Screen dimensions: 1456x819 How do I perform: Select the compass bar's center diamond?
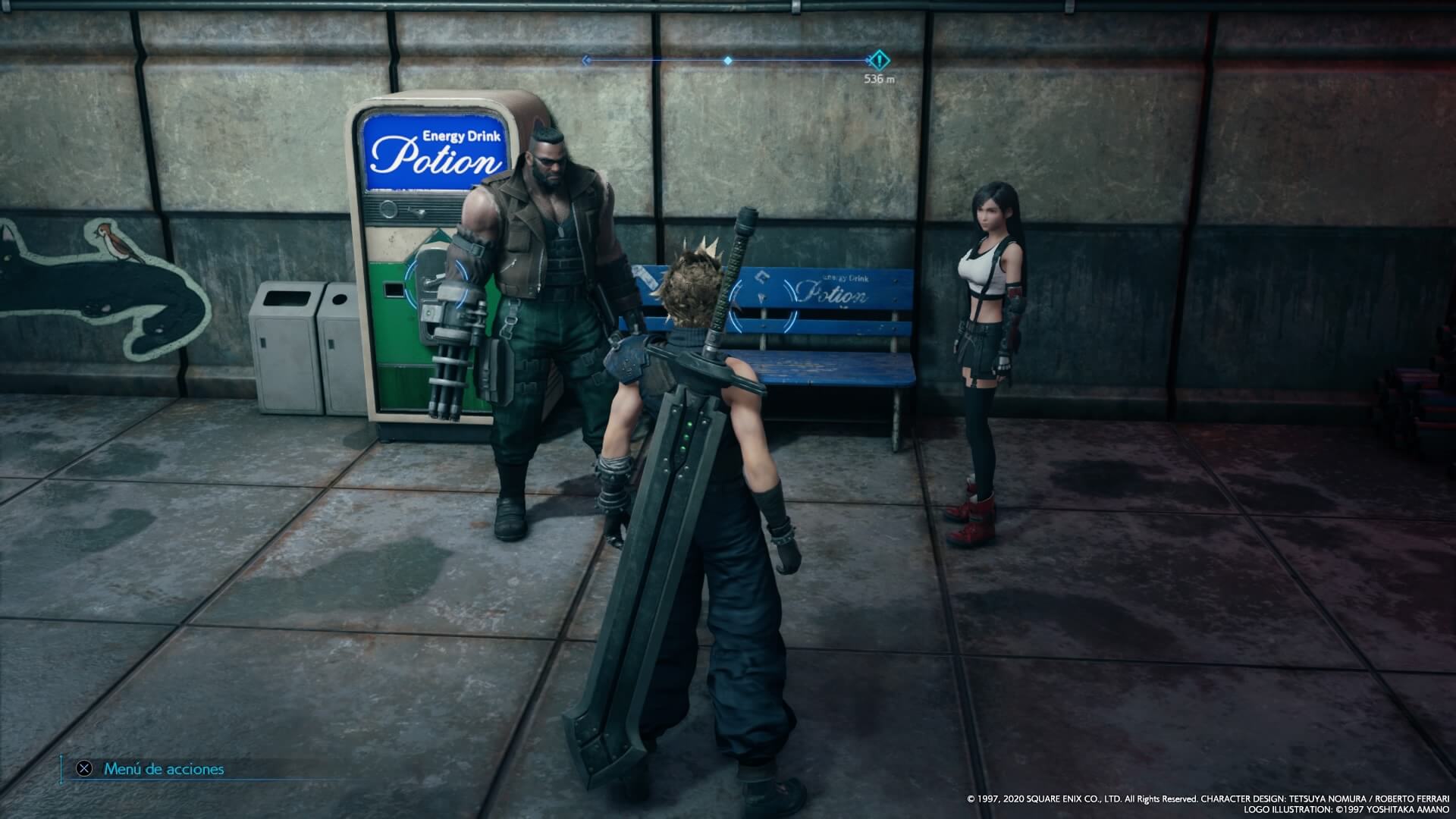(728, 60)
